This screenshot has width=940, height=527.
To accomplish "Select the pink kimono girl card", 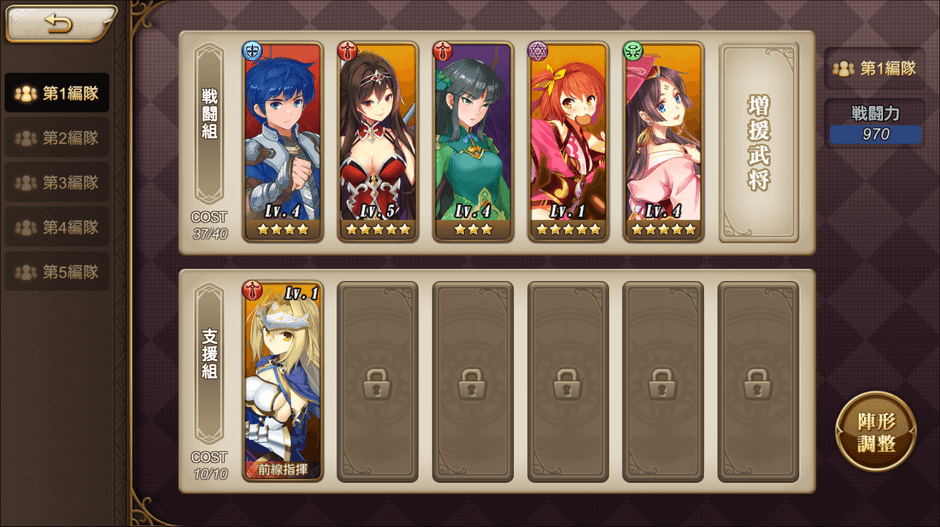I will pyautogui.click(x=663, y=142).
